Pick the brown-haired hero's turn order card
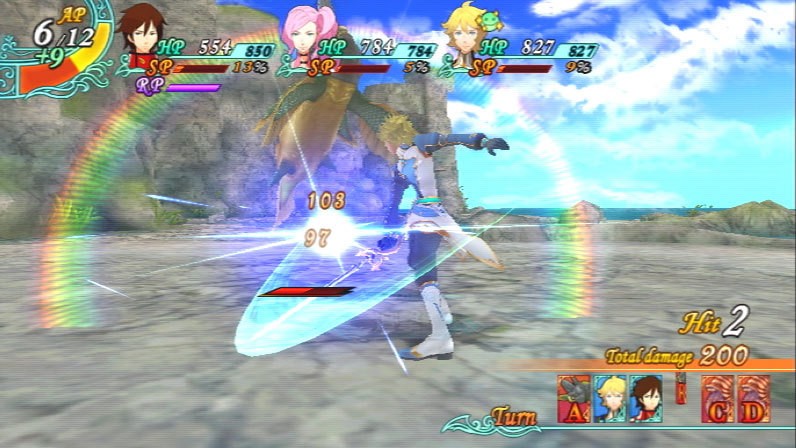Viewport: 796px width, 448px height. click(645, 397)
